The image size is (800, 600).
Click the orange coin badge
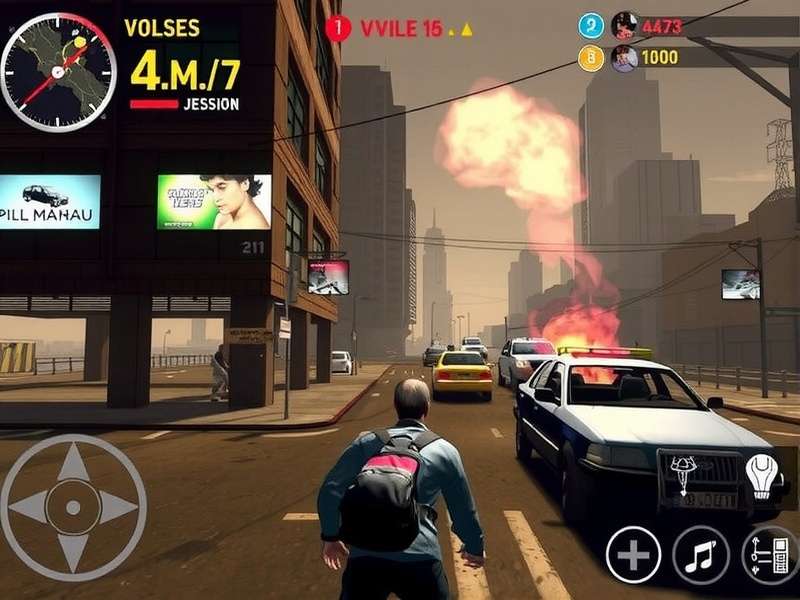pyautogui.click(x=591, y=58)
